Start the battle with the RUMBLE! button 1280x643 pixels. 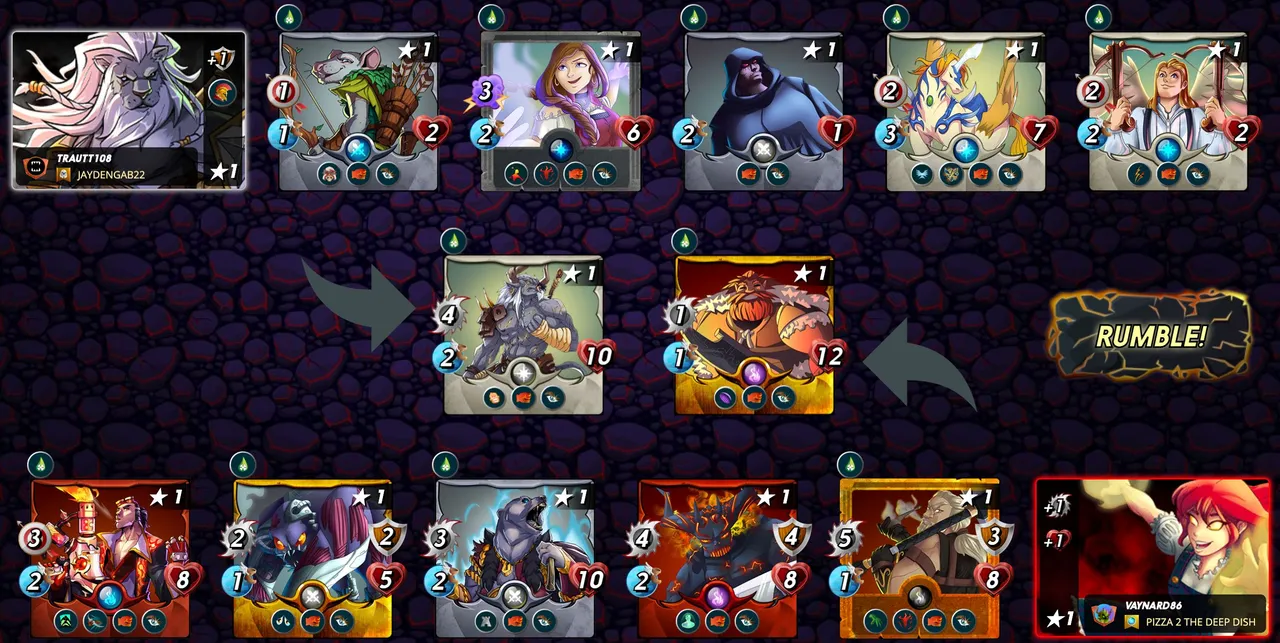[1150, 336]
